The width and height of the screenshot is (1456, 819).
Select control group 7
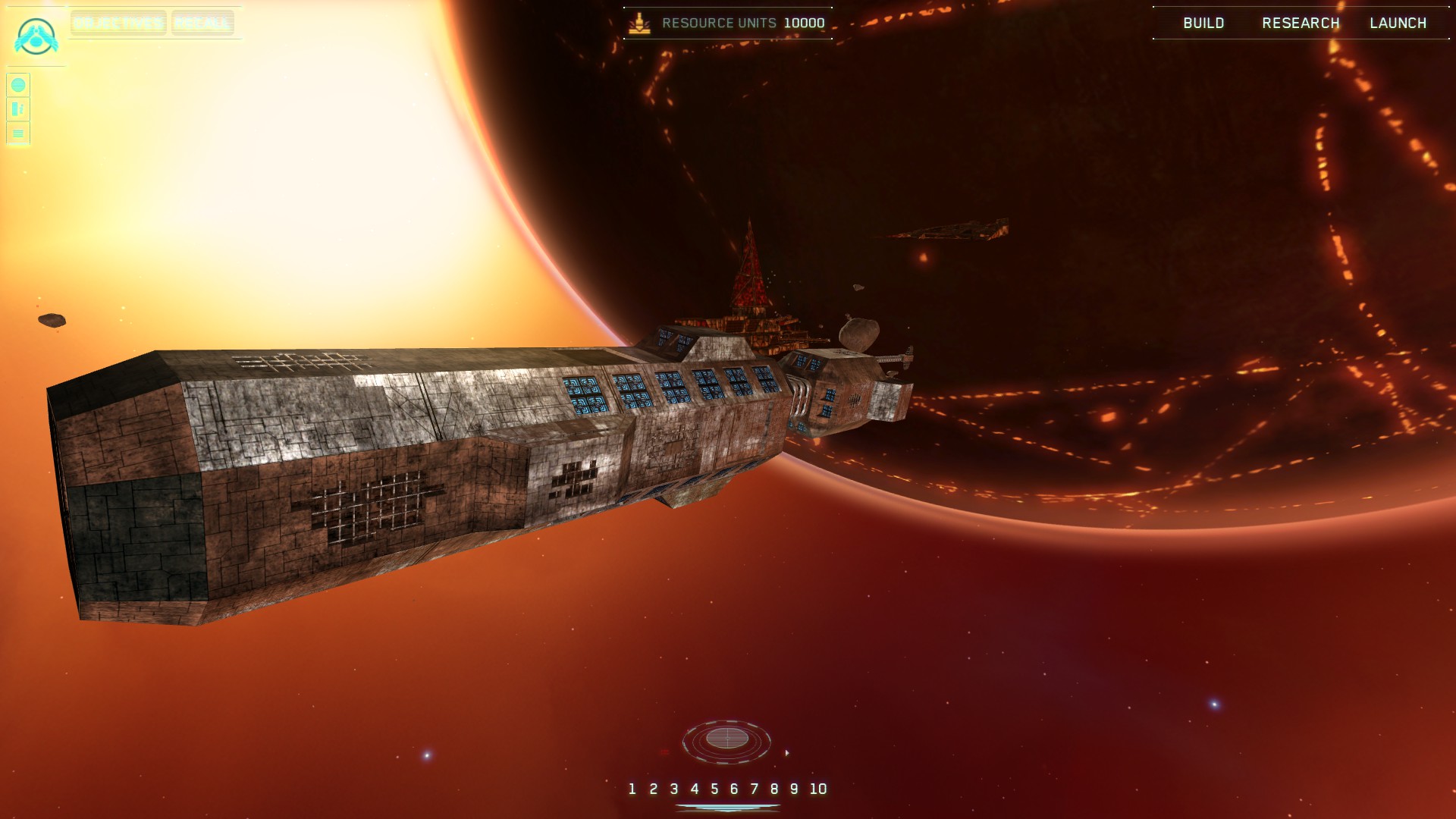pyautogui.click(x=755, y=789)
